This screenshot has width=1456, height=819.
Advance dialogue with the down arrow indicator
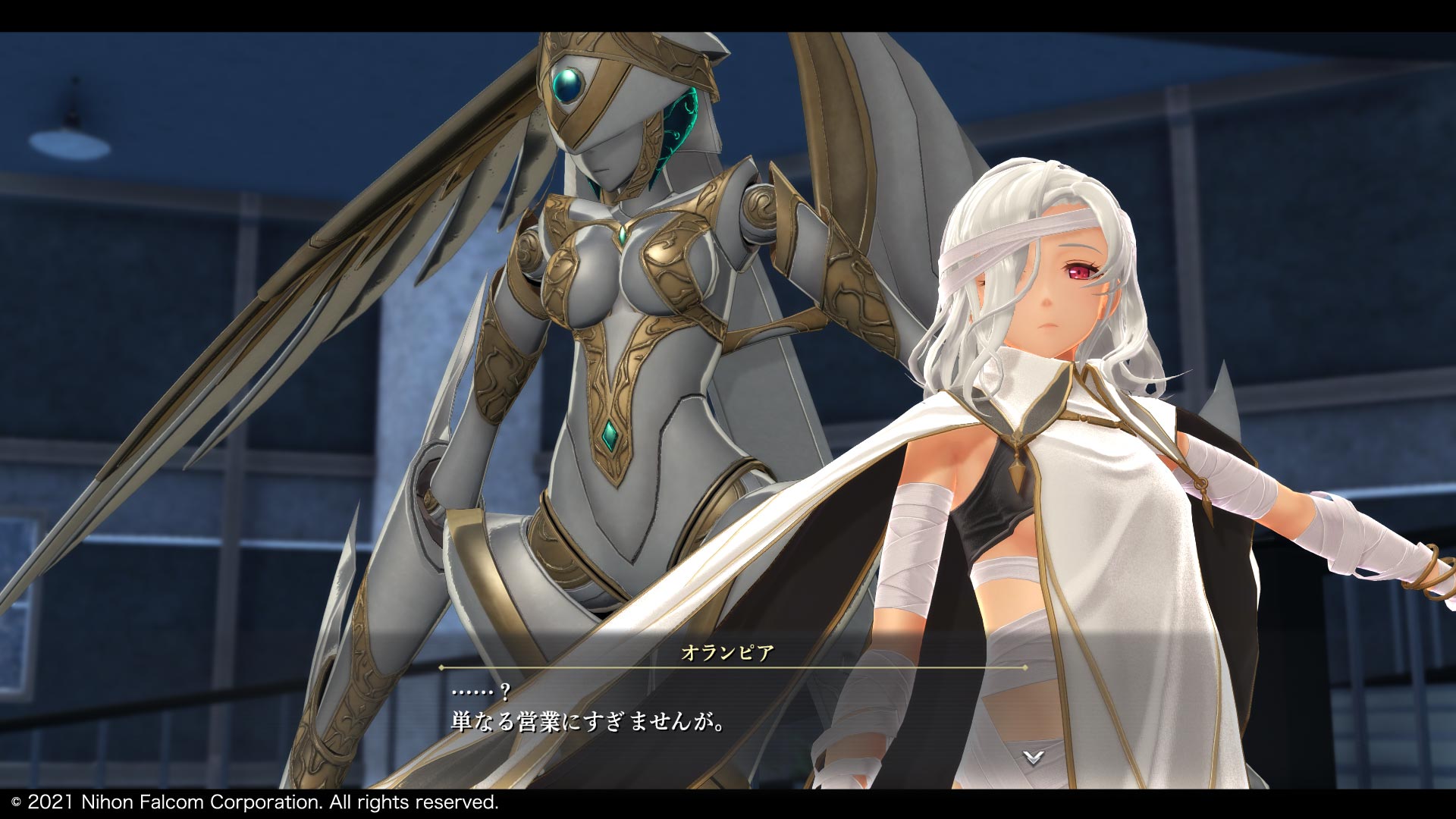1033,756
